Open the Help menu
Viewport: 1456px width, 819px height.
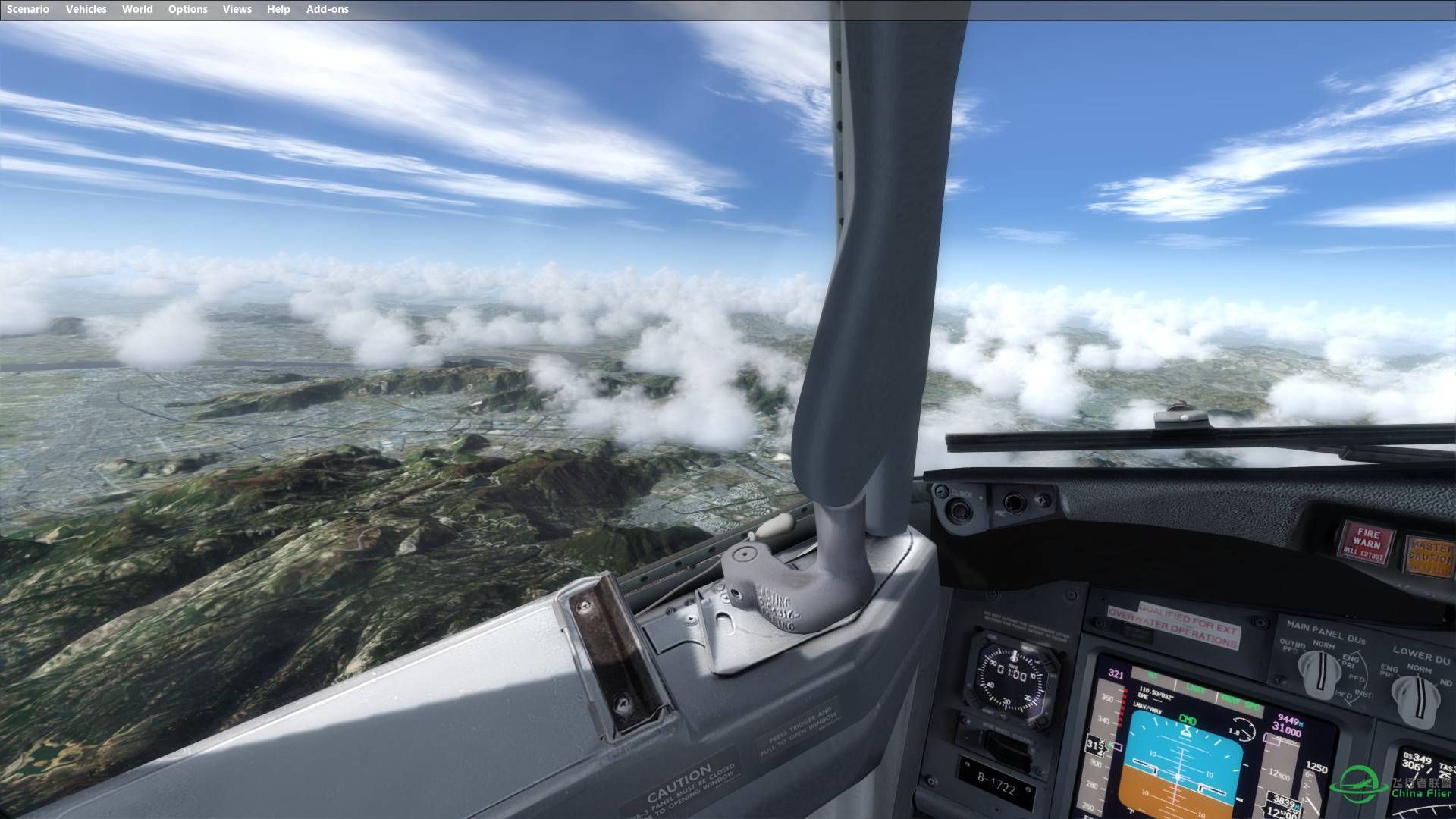click(x=278, y=9)
